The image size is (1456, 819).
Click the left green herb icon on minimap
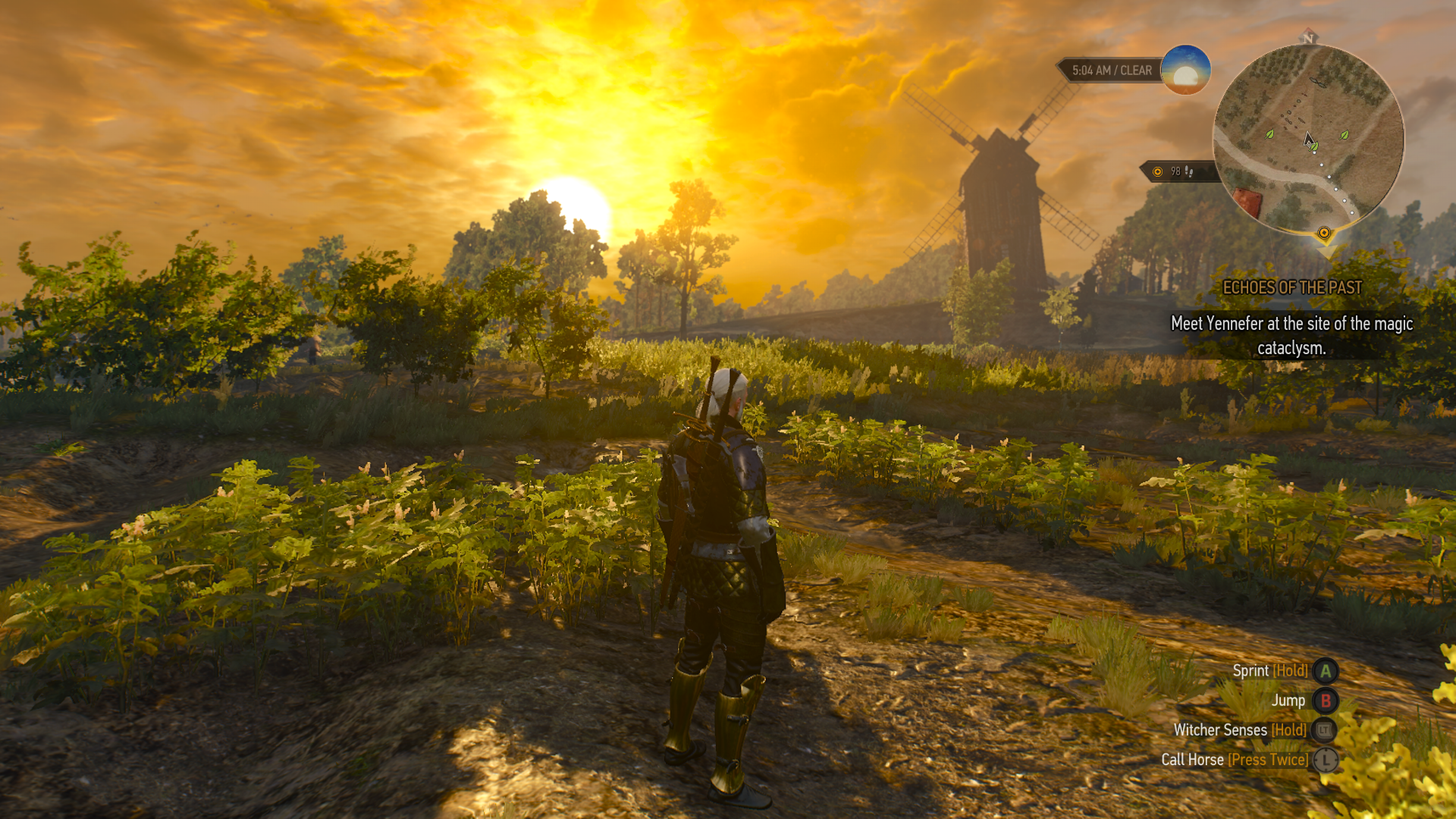(1269, 134)
